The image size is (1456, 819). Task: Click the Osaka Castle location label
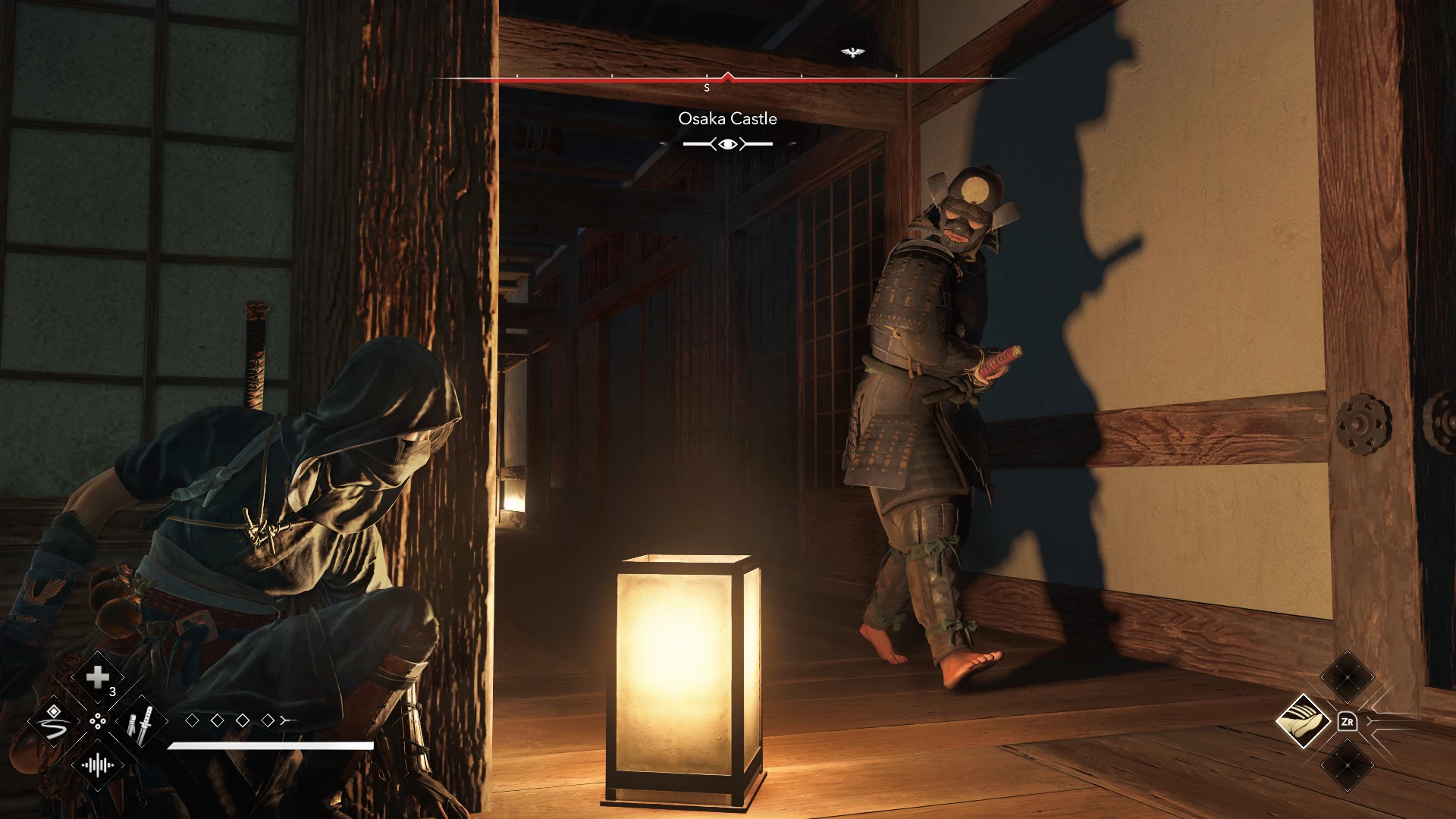coord(726,118)
